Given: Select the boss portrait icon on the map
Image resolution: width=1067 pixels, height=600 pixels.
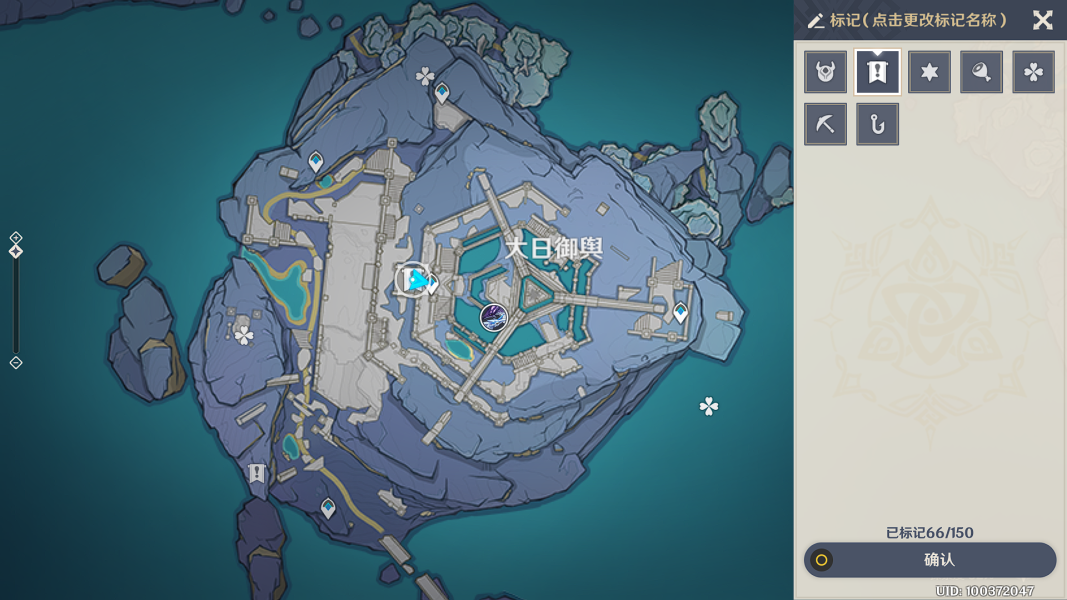Looking at the screenshot, I should (x=493, y=317).
